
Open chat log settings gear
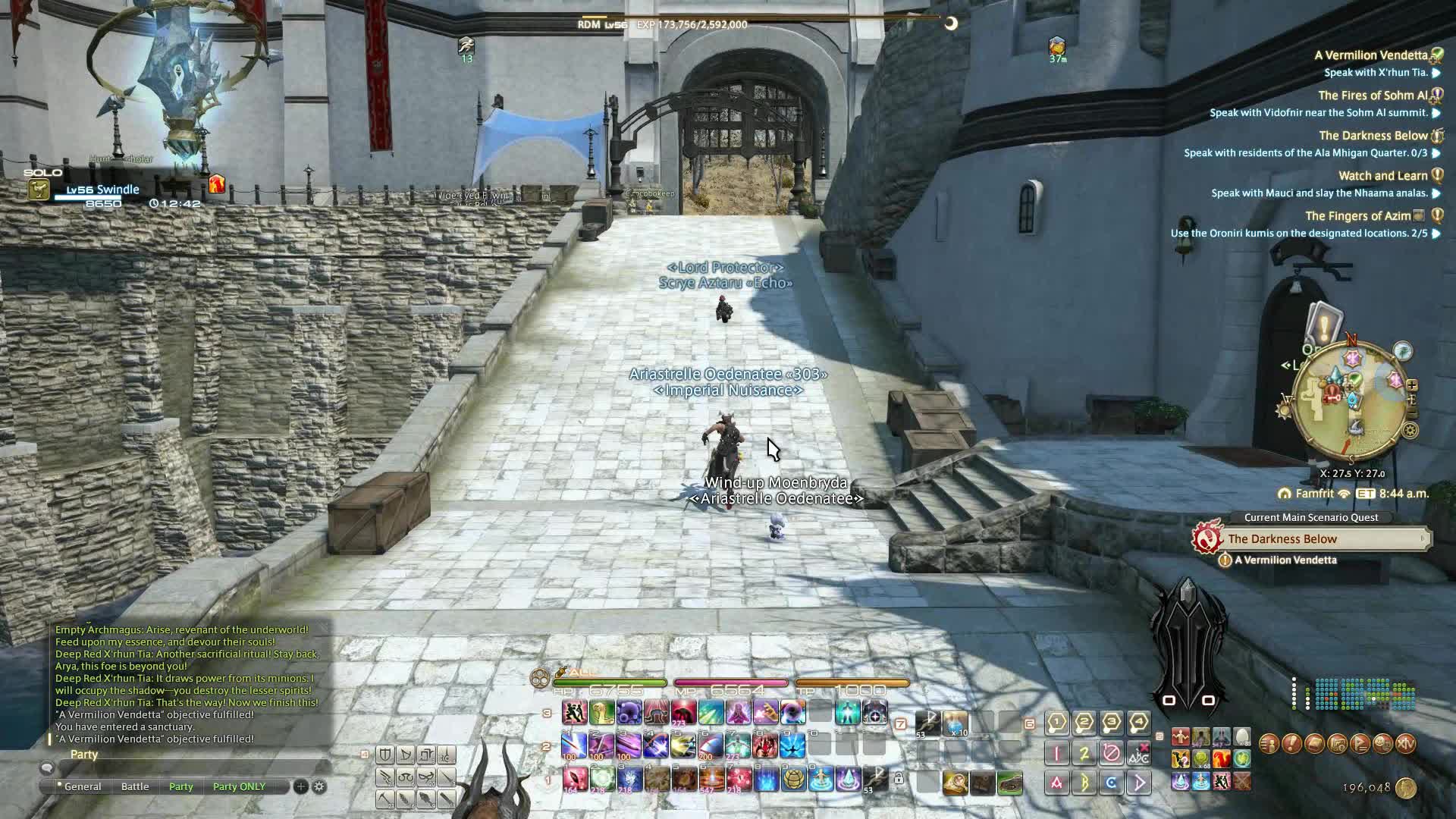[319, 786]
